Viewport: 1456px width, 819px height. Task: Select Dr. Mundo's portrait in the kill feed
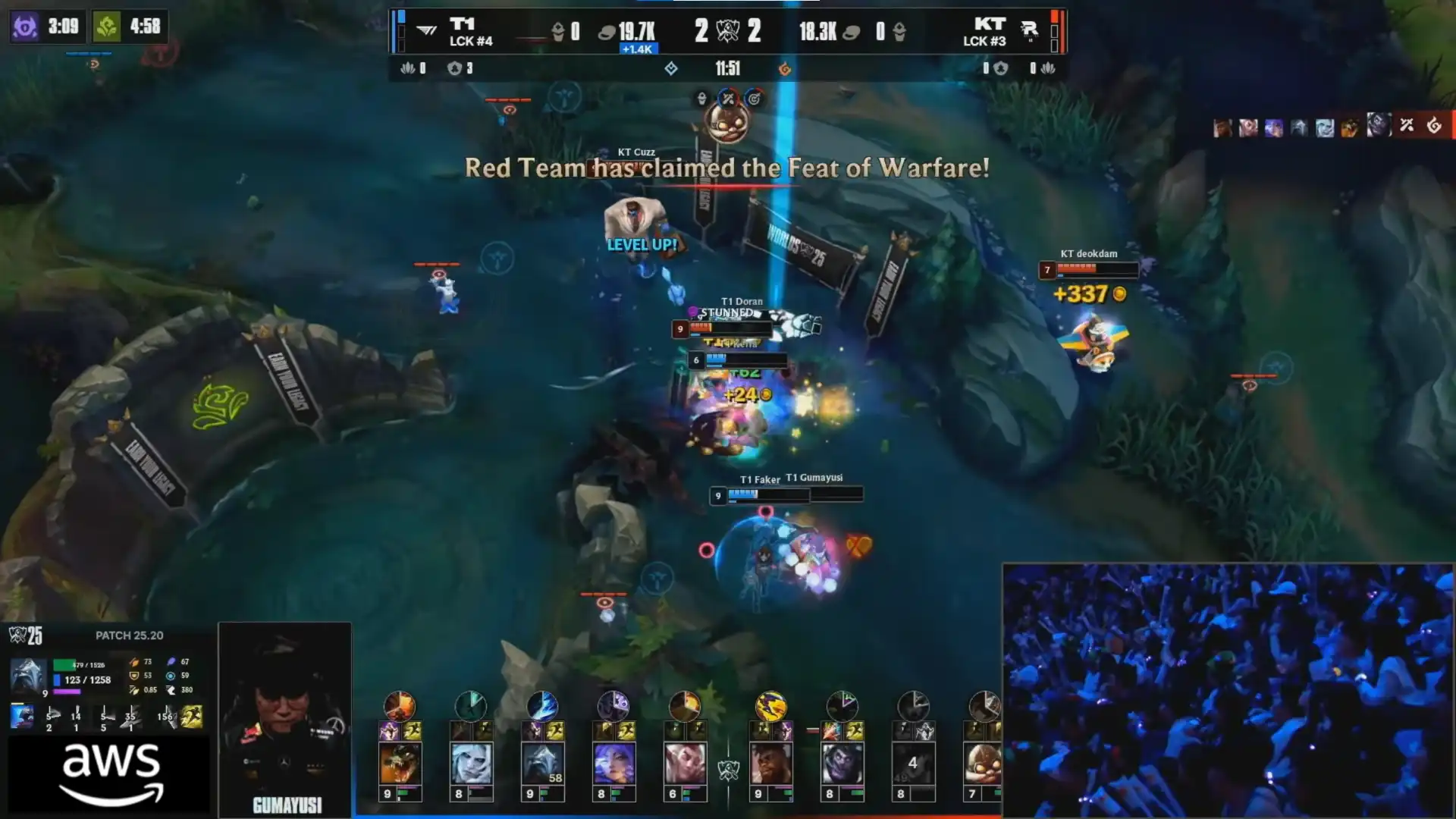(1379, 125)
